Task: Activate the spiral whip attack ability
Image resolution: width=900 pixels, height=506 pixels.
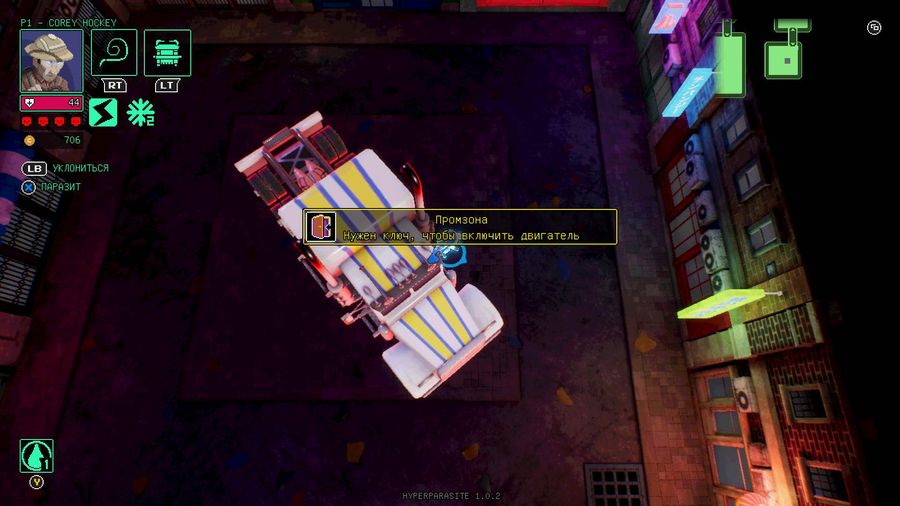Action: tap(114, 52)
